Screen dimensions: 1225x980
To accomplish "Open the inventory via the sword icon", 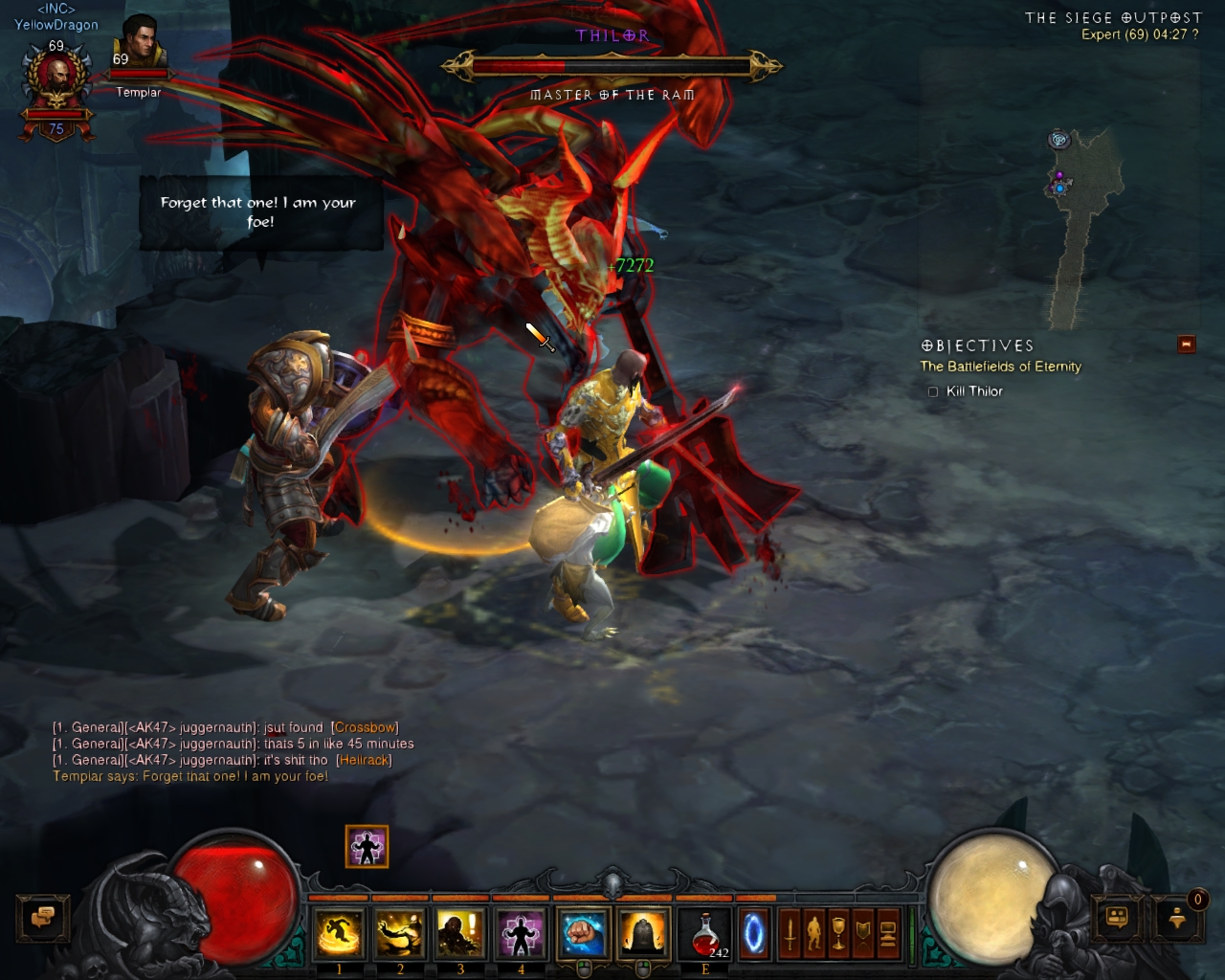I will 790,933.
